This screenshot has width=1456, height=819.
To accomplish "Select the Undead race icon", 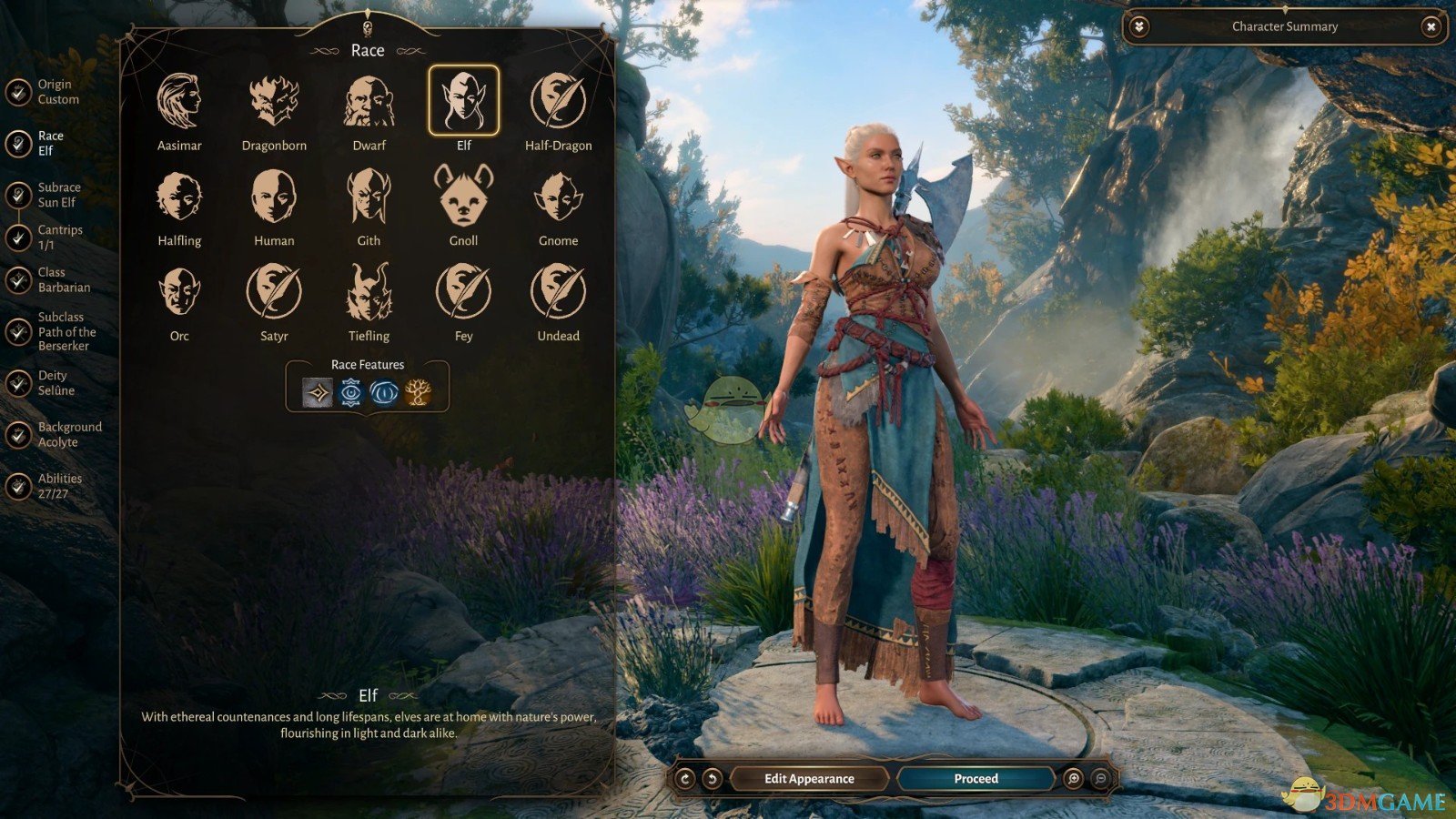I will [558, 293].
